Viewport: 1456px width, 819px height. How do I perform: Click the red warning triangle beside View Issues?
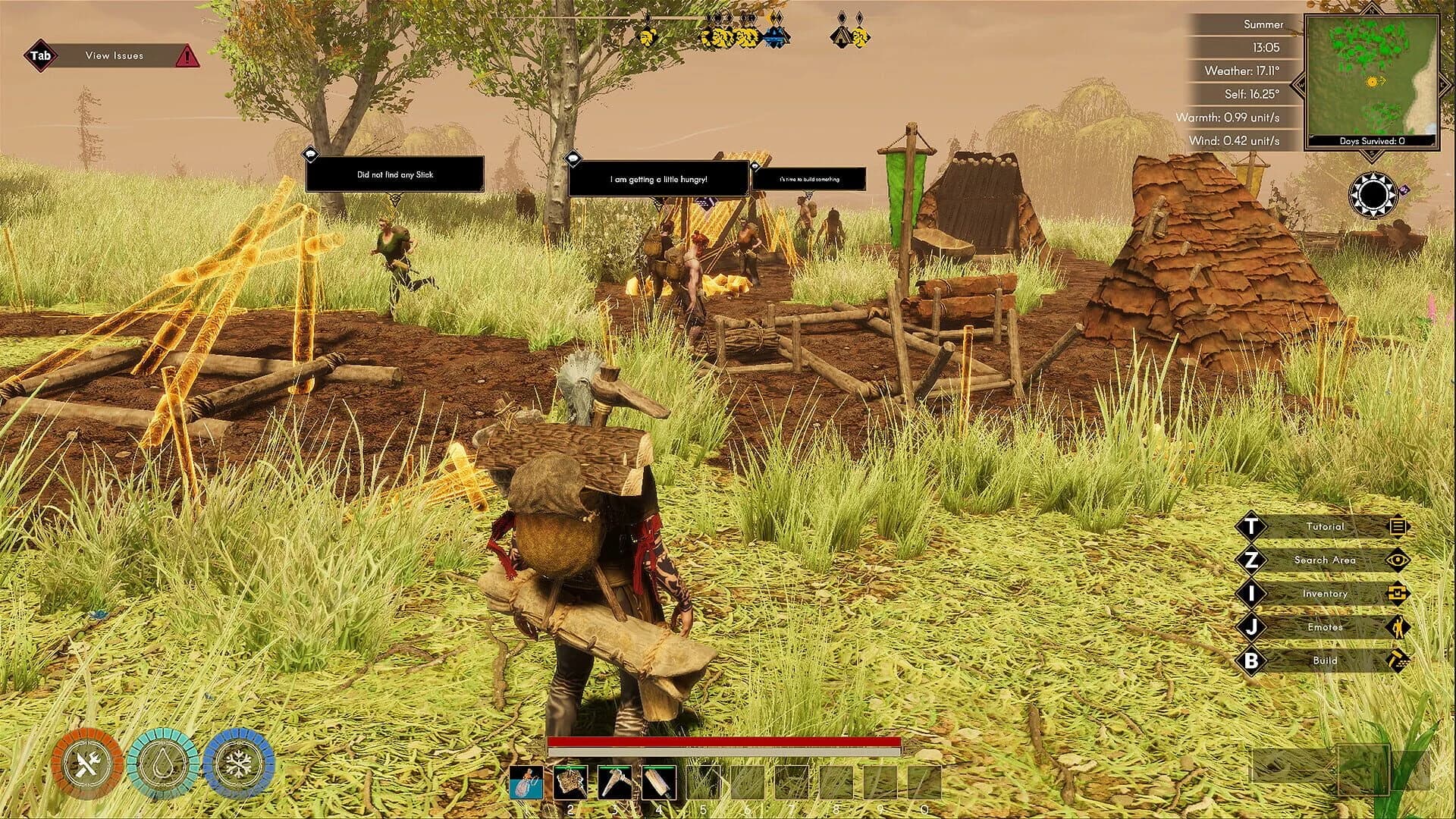click(188, 56)
